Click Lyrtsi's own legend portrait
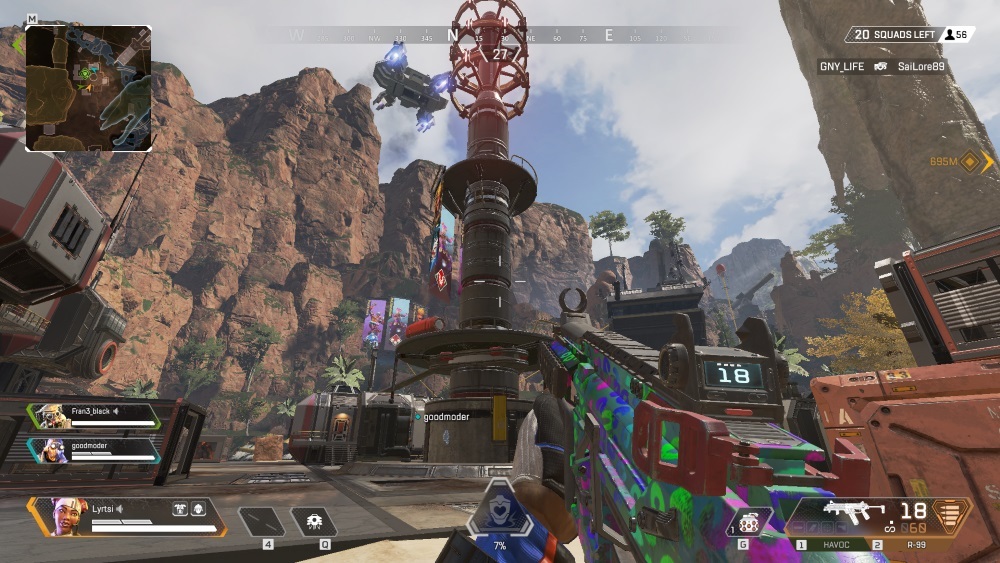 (x=63, y=516)
